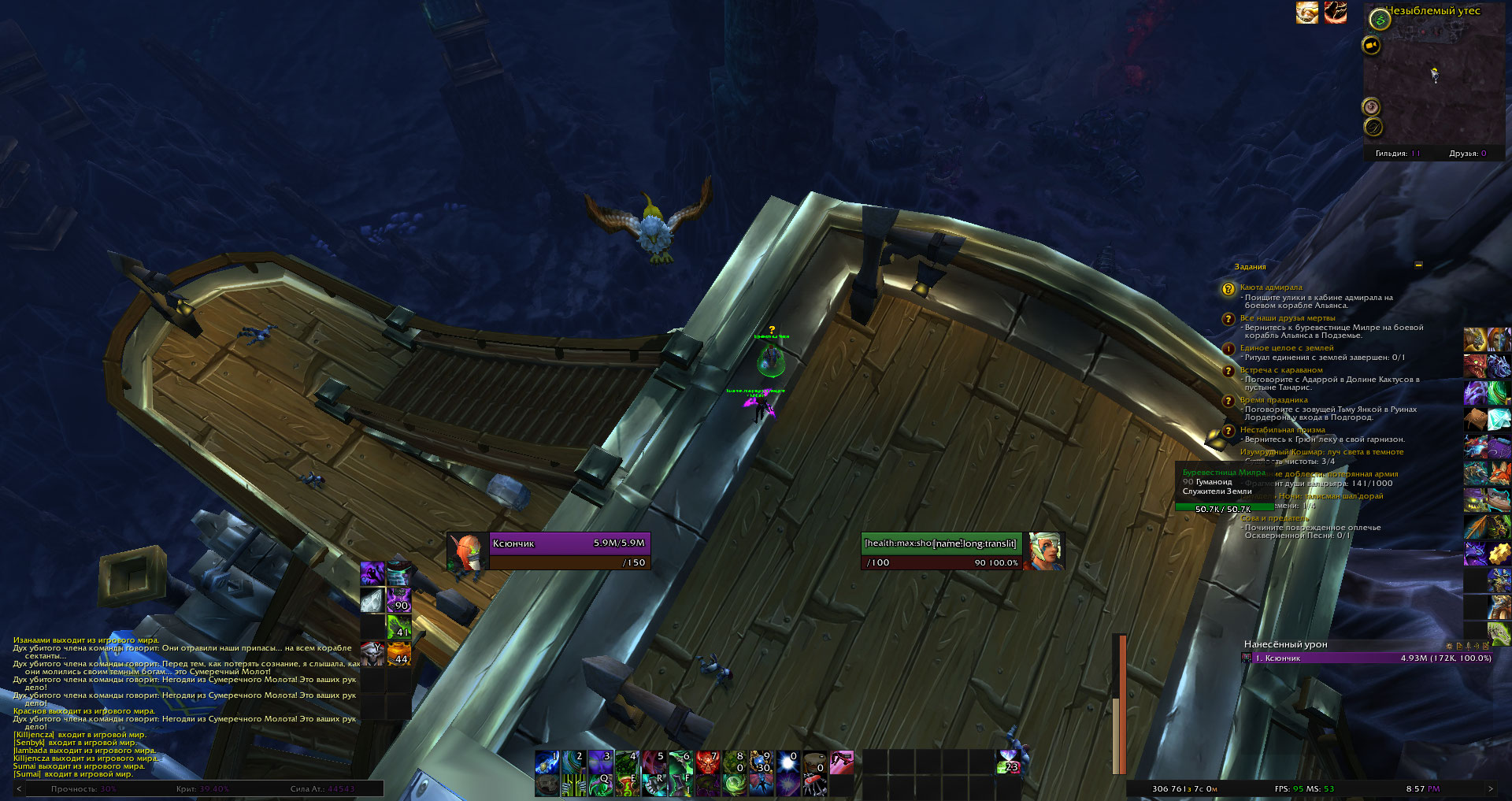Open the damage meter gear settings
This screenshot has width=1512, height=801.
pos(1449,646)
